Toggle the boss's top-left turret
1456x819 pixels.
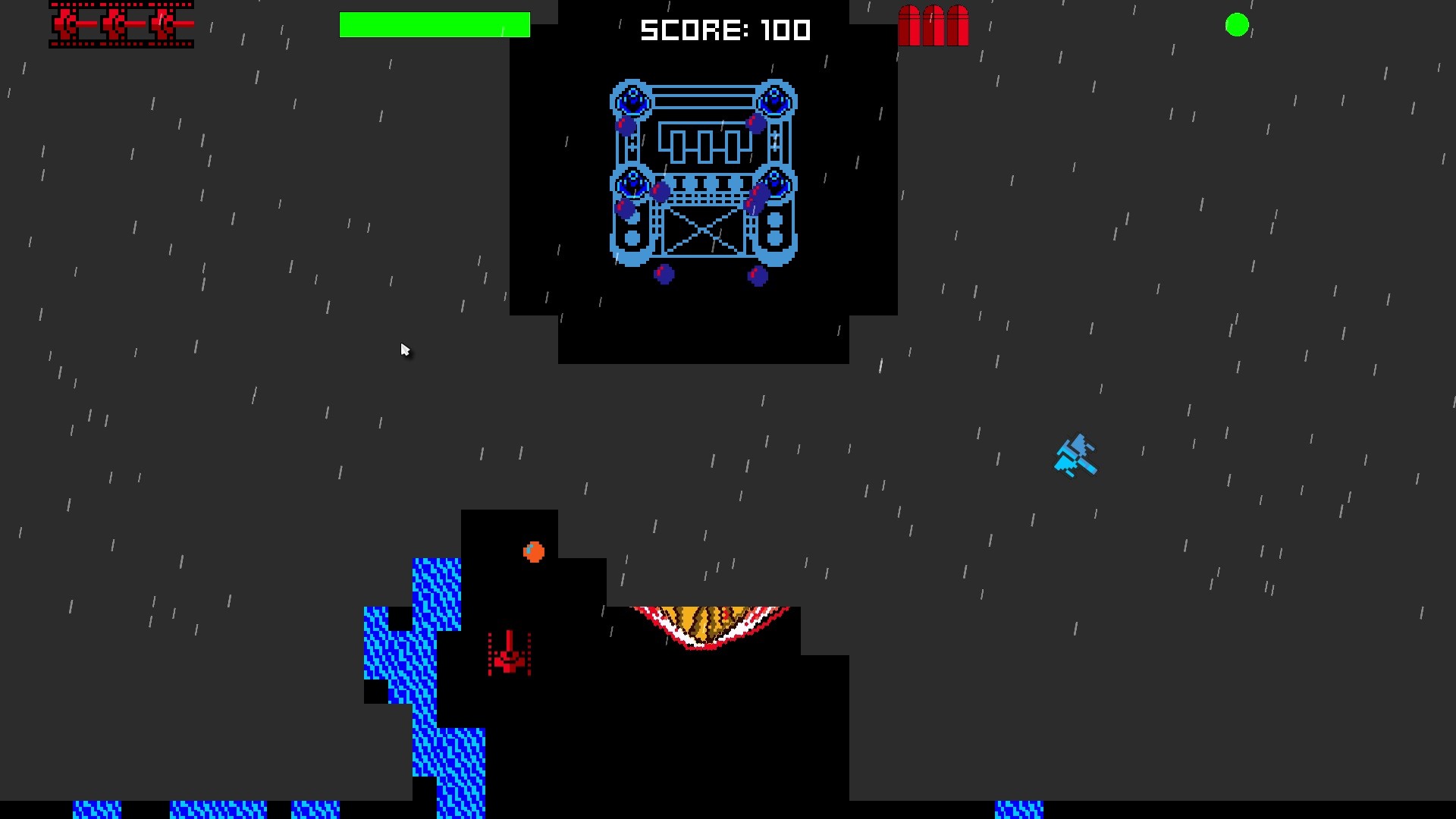pyautogui.click(x=630, y=99)
